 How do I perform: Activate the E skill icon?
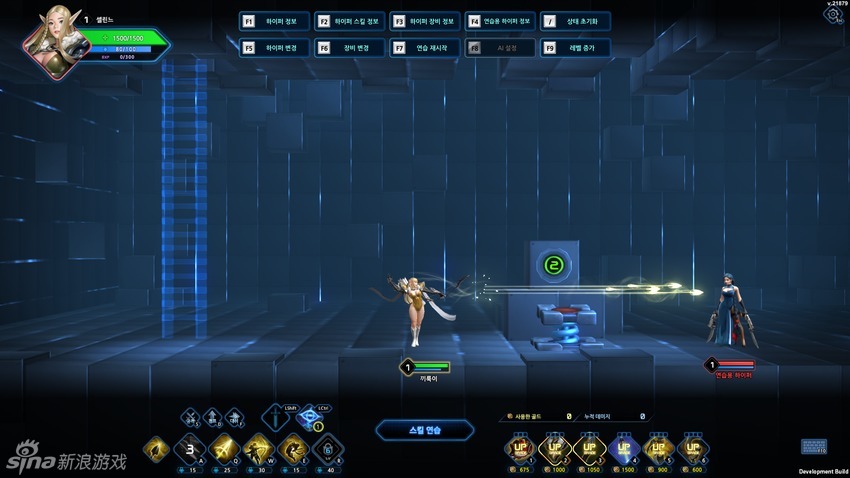point(293,449)
